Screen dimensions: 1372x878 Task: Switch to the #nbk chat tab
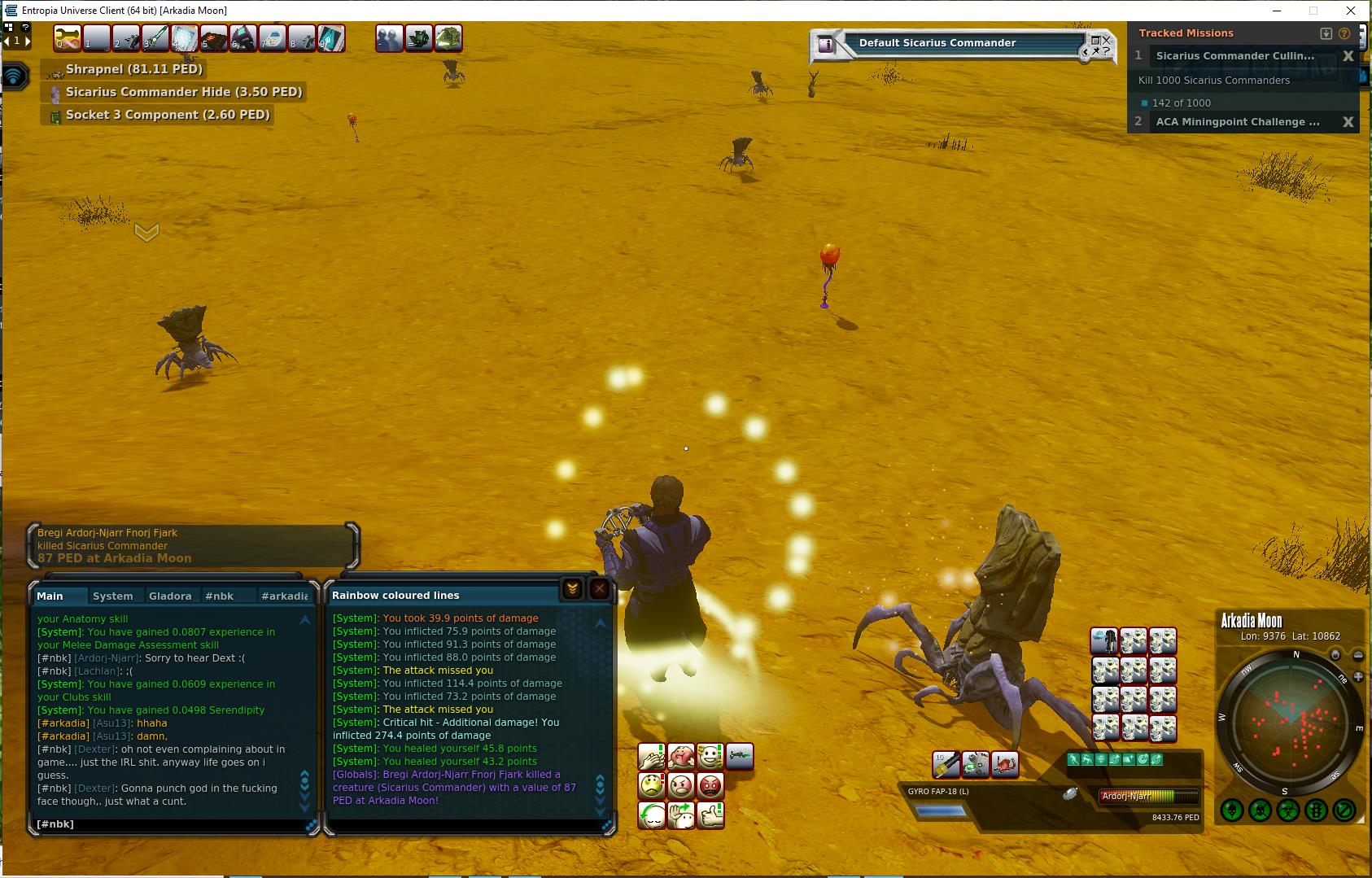pyautogui.click(x=219, y=596)
